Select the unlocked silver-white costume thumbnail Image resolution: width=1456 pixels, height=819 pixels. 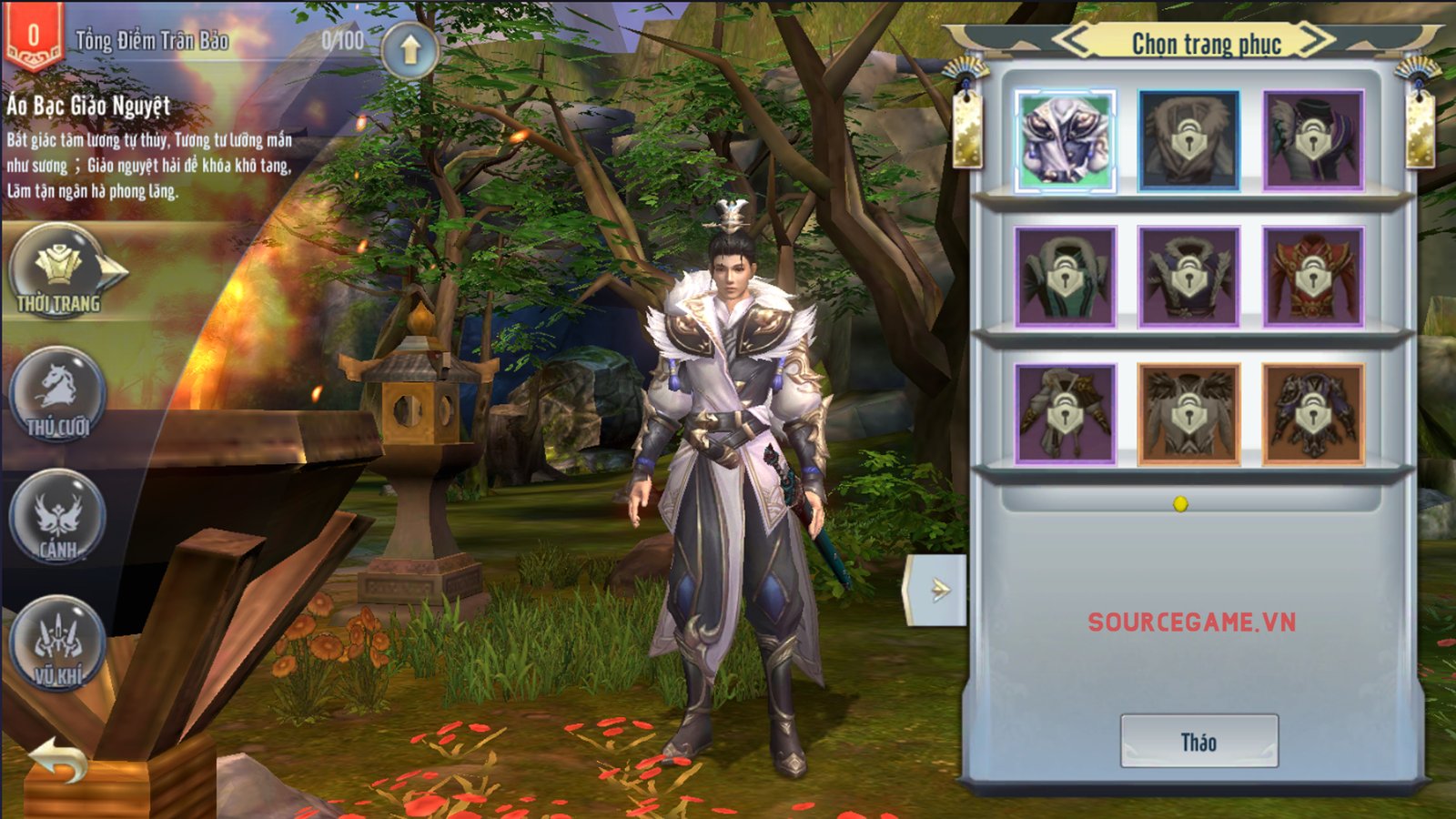coord(1065,141)
